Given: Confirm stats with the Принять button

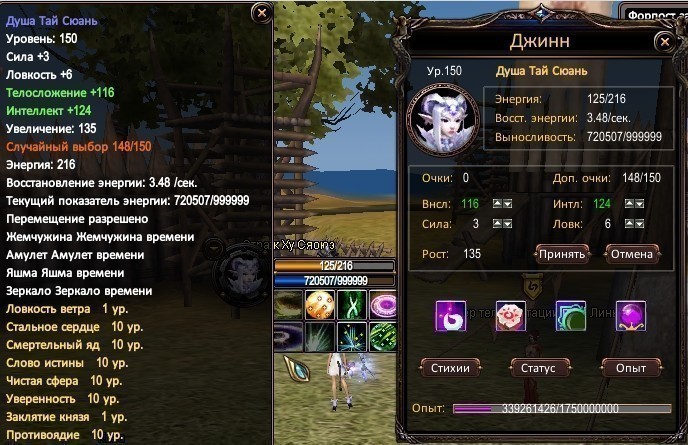Looking at the screenshot, I should [560, 254].
